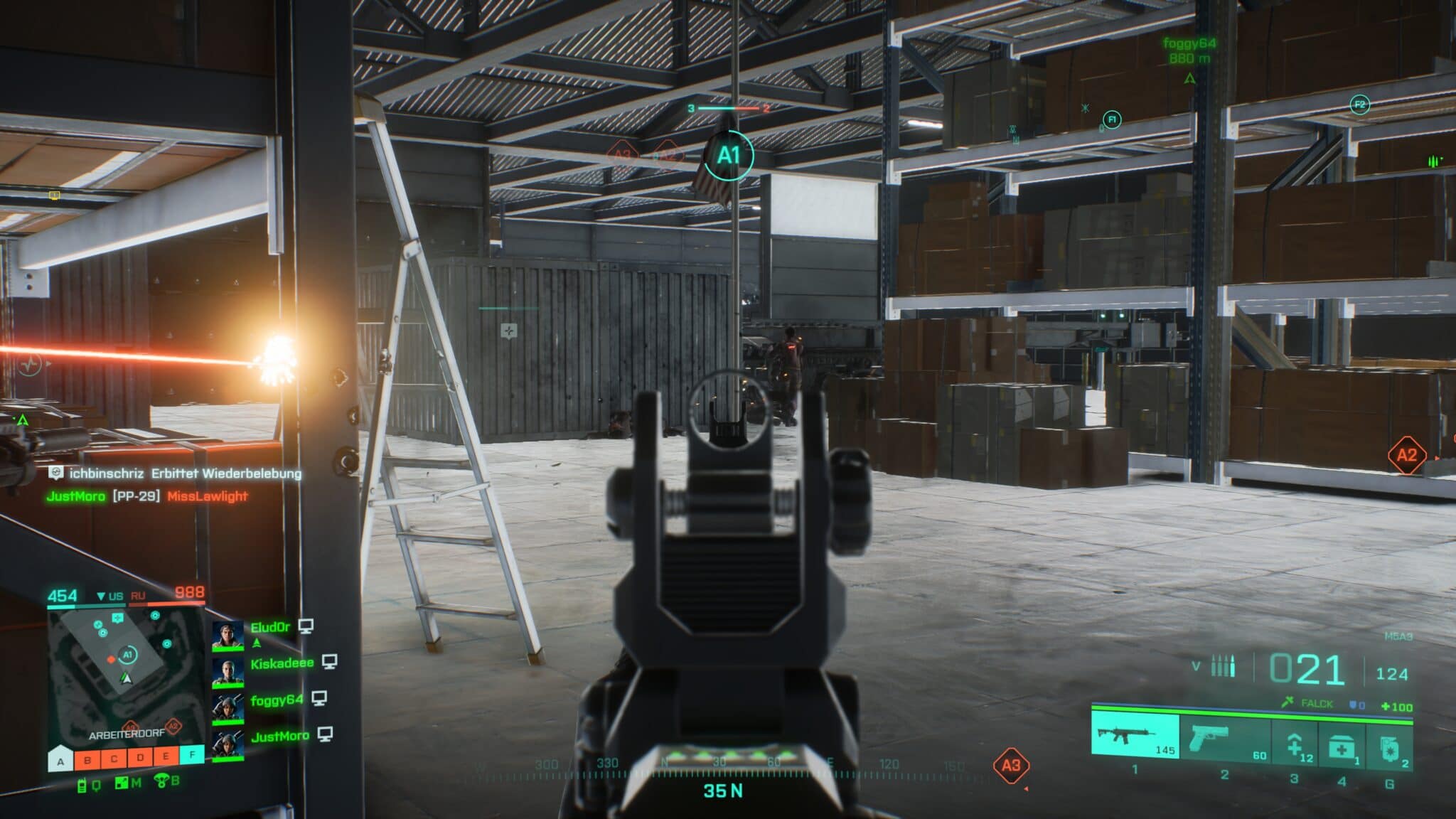Select objective D in the flag strip
Image resolution: width=1456 pixels, height=819 pixels.
(140, 757)
